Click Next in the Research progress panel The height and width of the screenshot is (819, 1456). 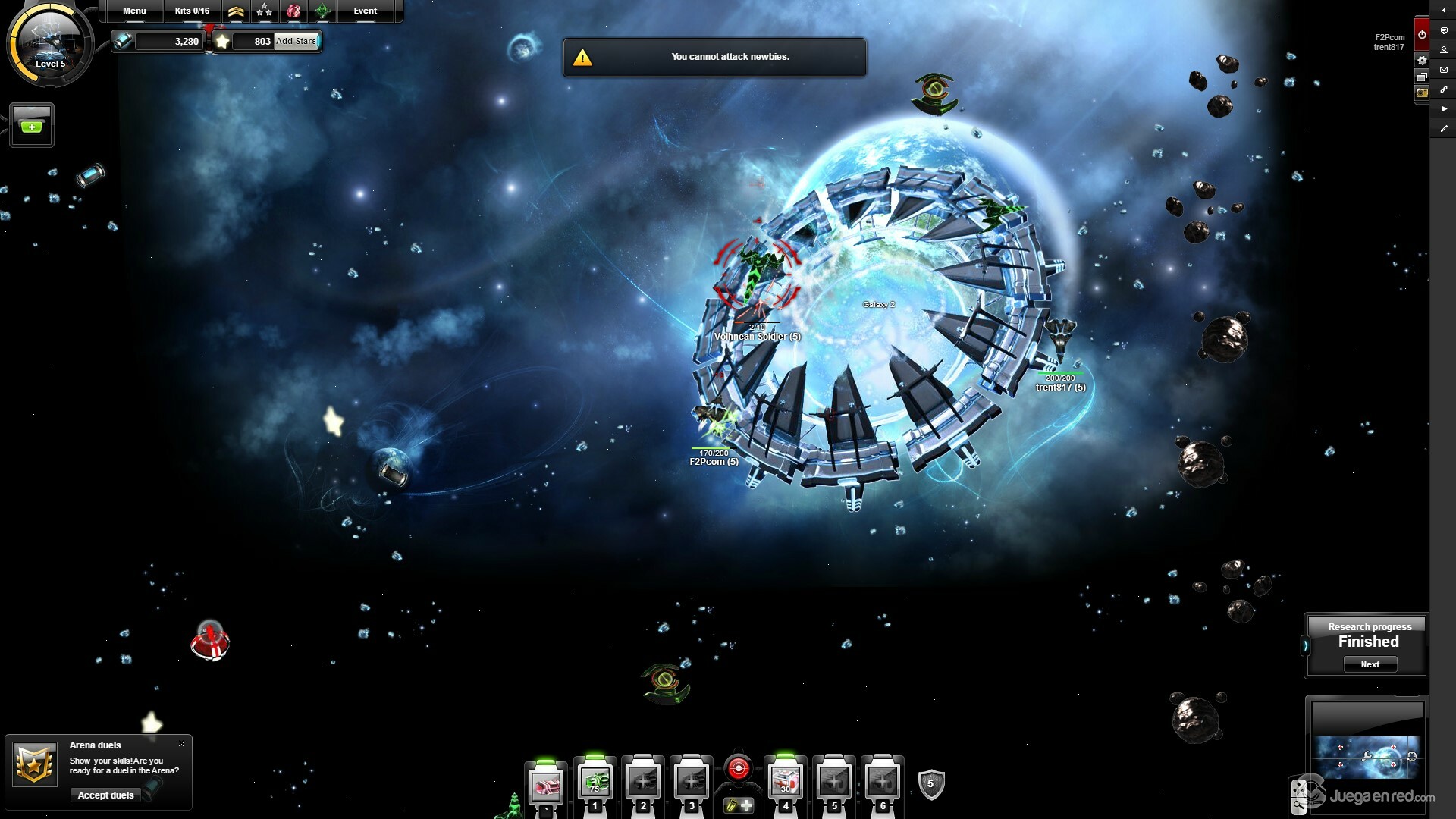tap(1370, 664)
